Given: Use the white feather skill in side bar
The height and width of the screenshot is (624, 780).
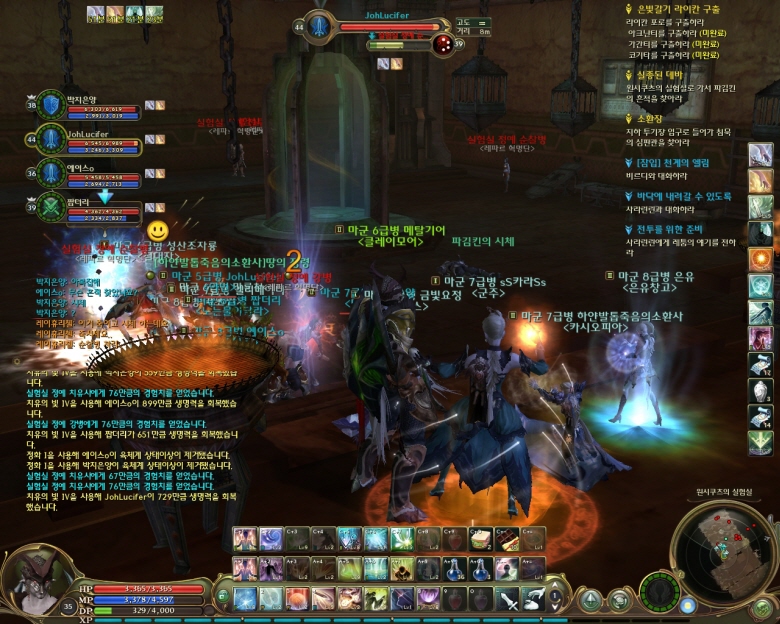Looking at the screenshot, I should pos(762,155).
